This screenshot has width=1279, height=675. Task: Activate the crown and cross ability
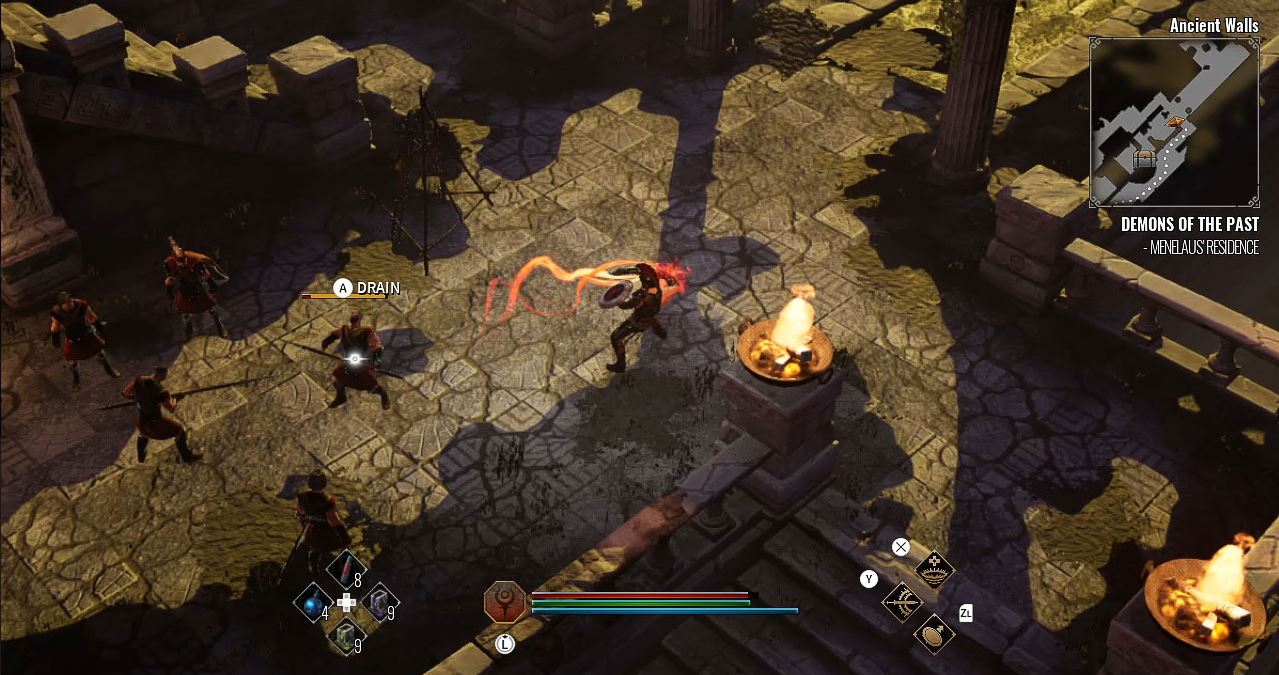click(x=935, y=569)
